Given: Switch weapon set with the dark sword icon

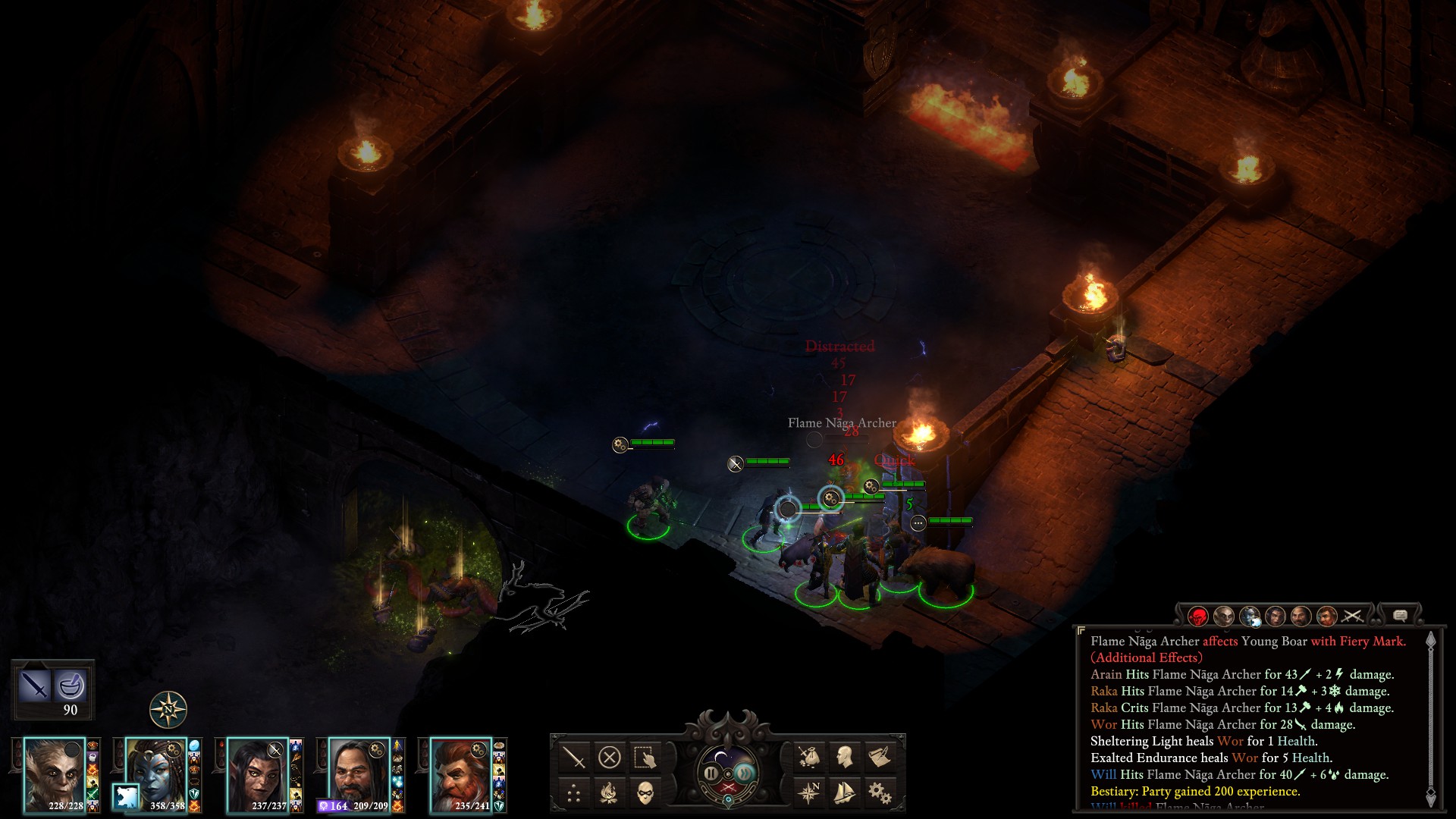Looking at the screenshot, I should click(35, 685).
